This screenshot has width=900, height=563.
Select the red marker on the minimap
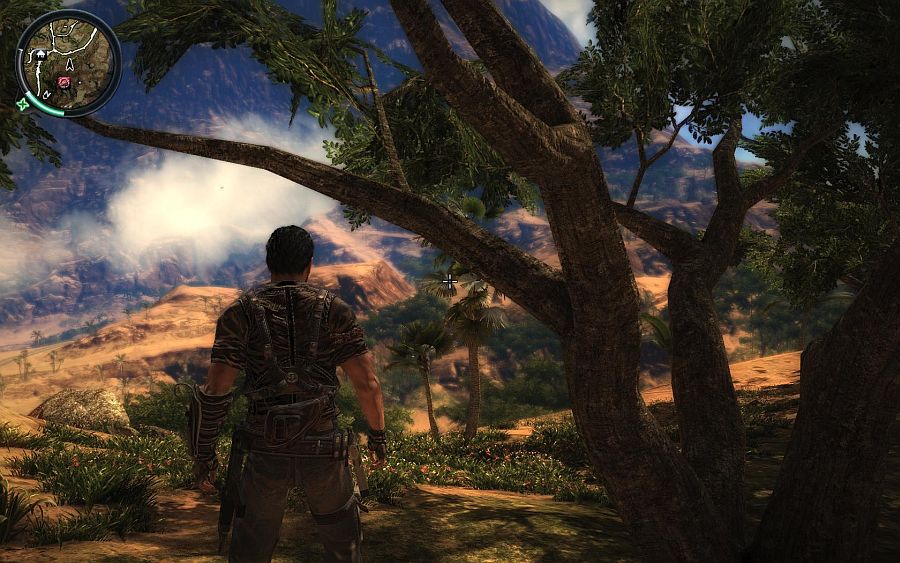(65, 82)
